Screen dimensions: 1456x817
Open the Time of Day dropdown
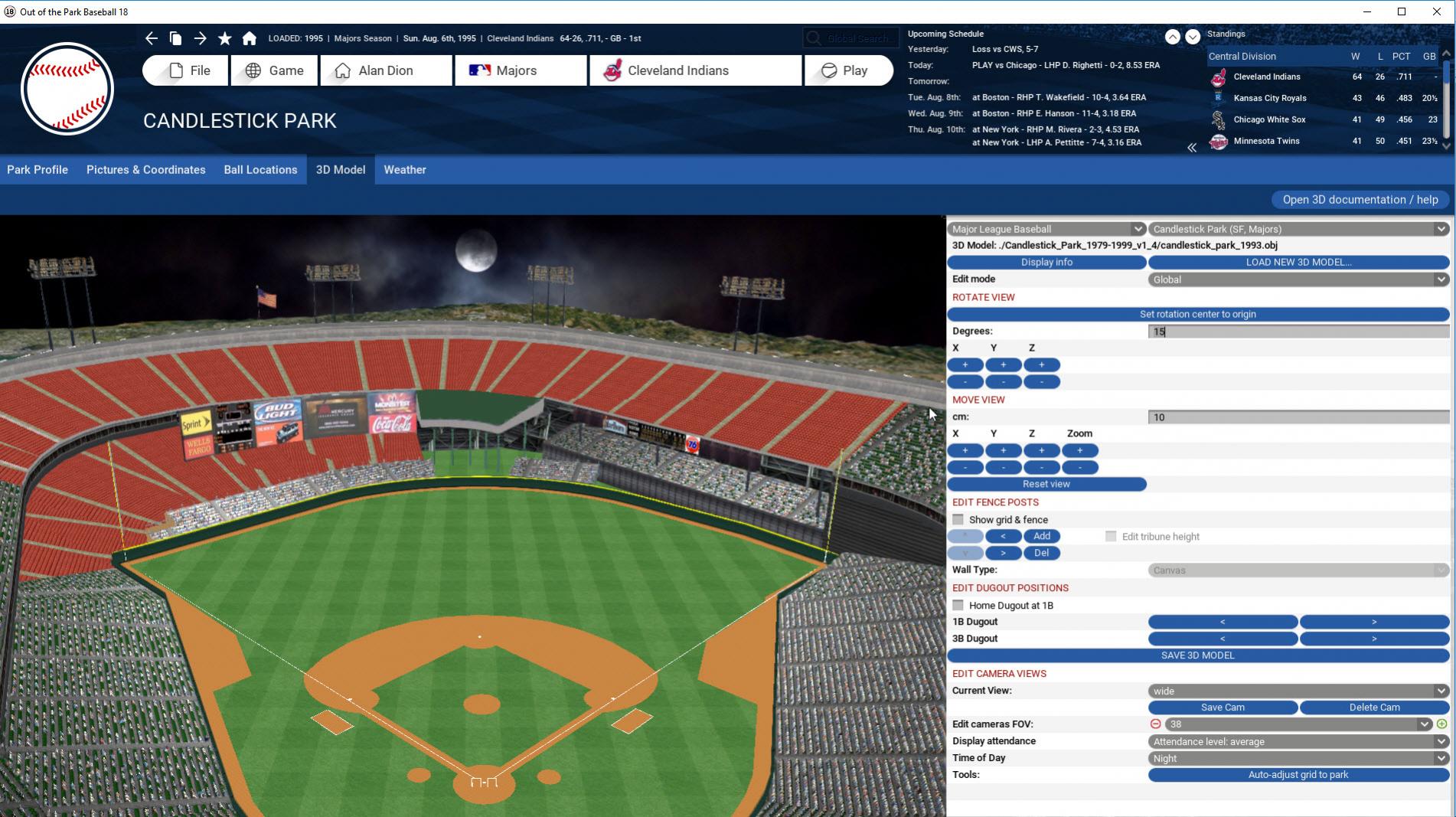click(1298, 758)
